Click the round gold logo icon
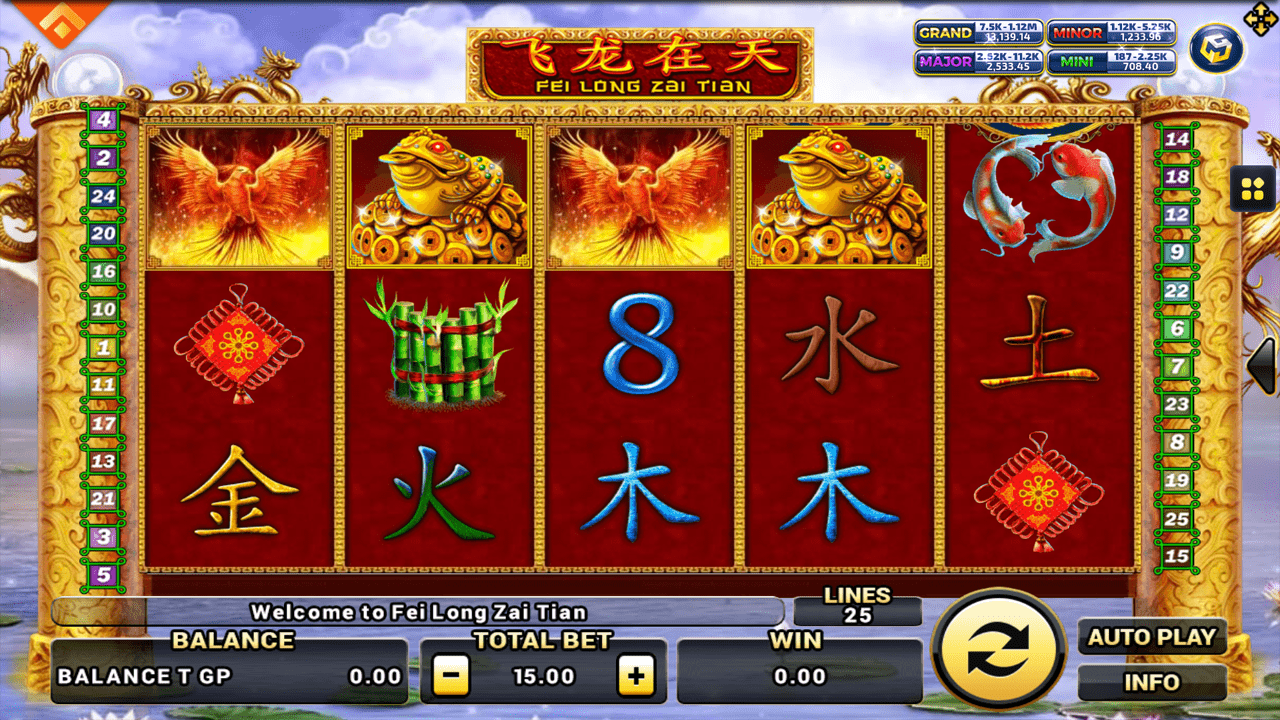The height and width of the screenshot is (720, 1280). click(1215, 47)
